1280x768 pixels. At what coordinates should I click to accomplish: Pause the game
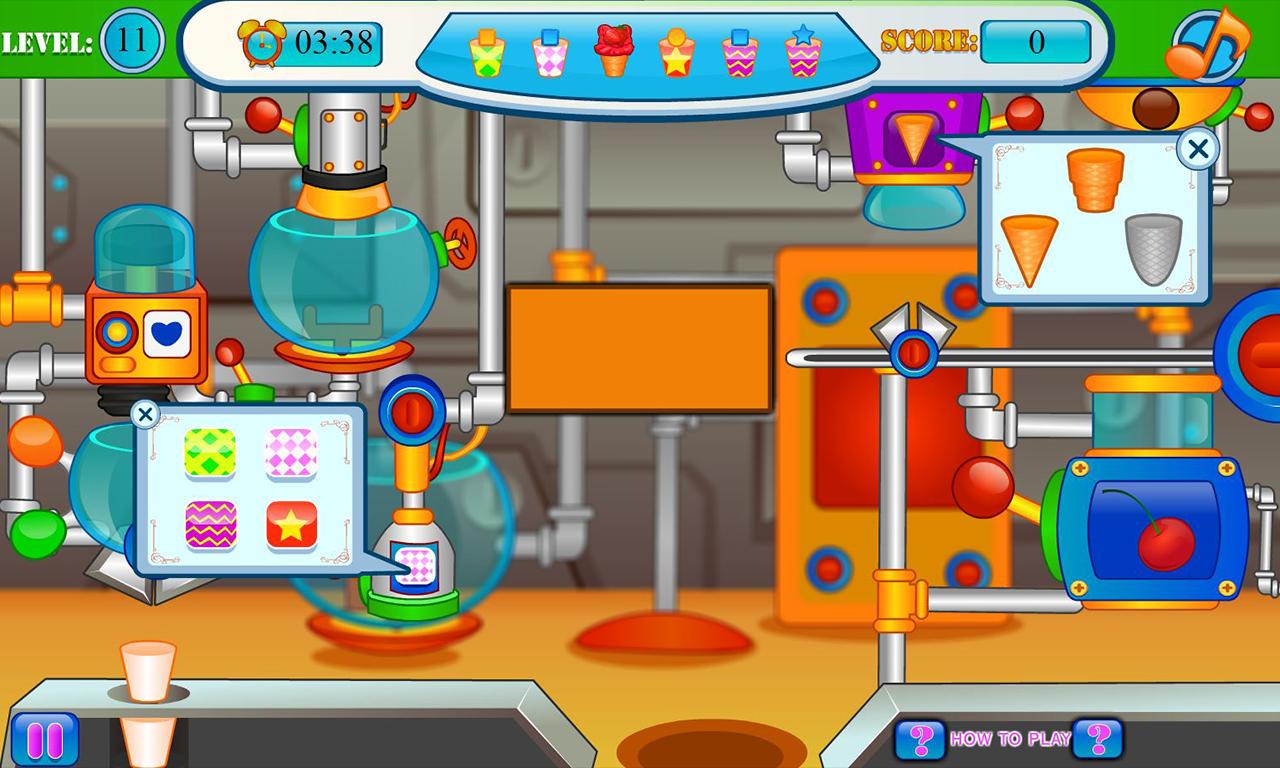click(43, 737)
